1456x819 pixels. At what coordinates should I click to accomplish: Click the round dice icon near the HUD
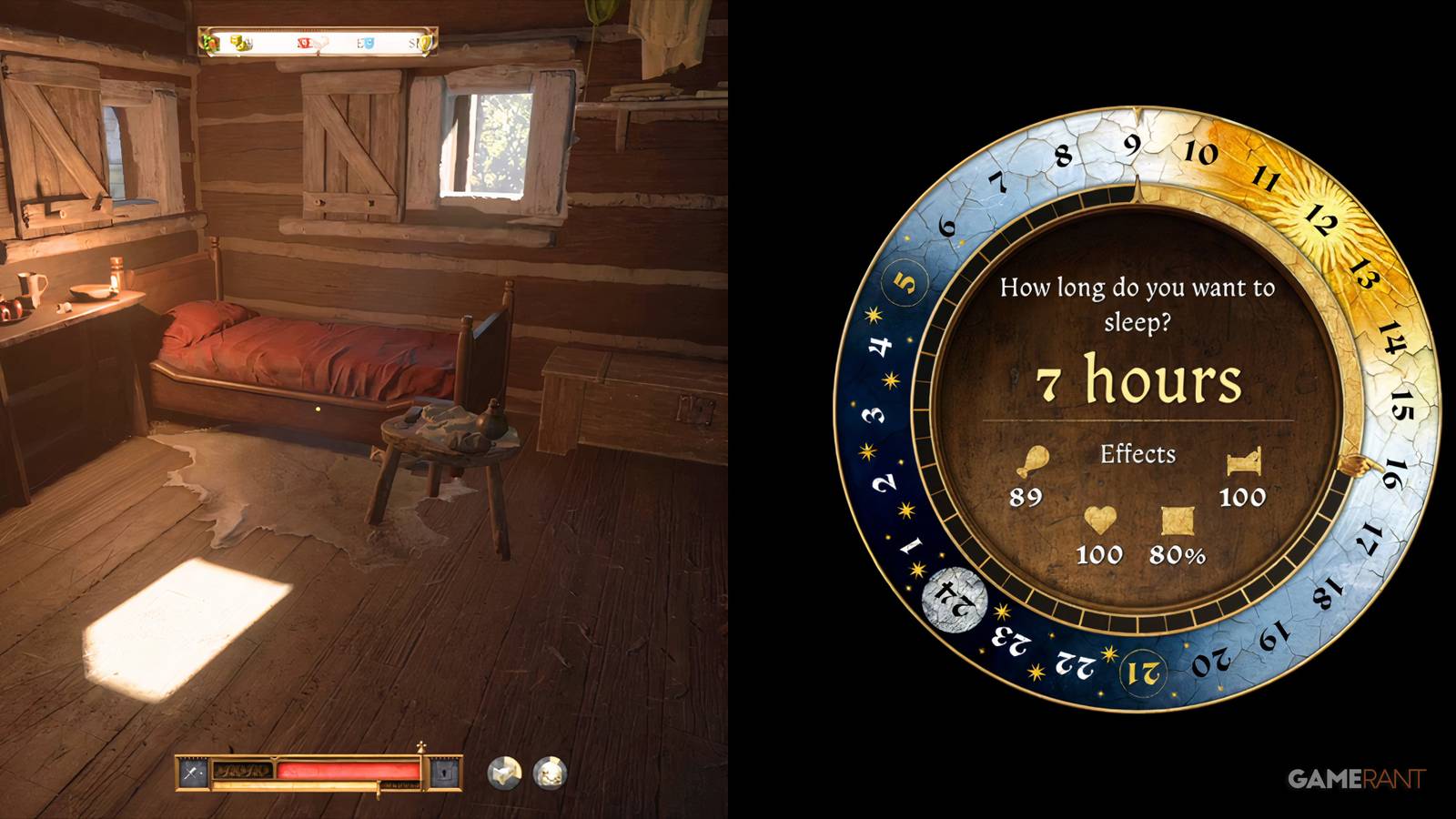click(x=503, y=772)
